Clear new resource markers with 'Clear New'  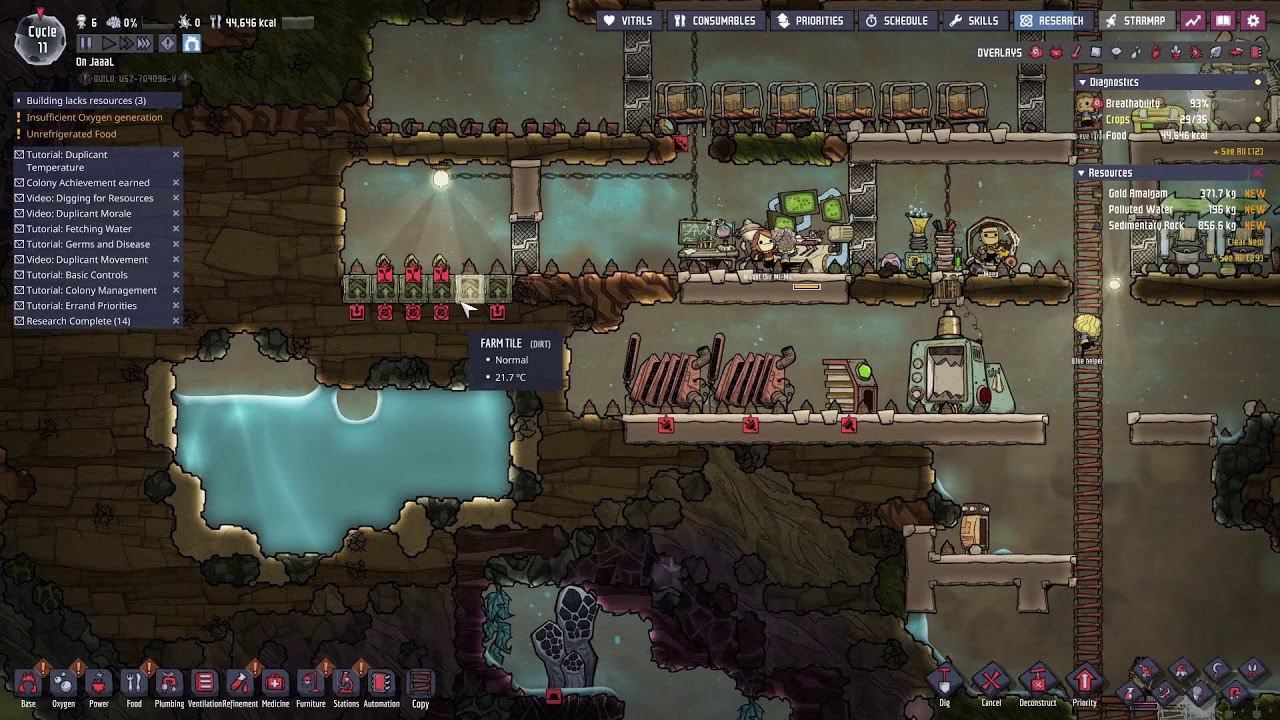pos(1245,242)
